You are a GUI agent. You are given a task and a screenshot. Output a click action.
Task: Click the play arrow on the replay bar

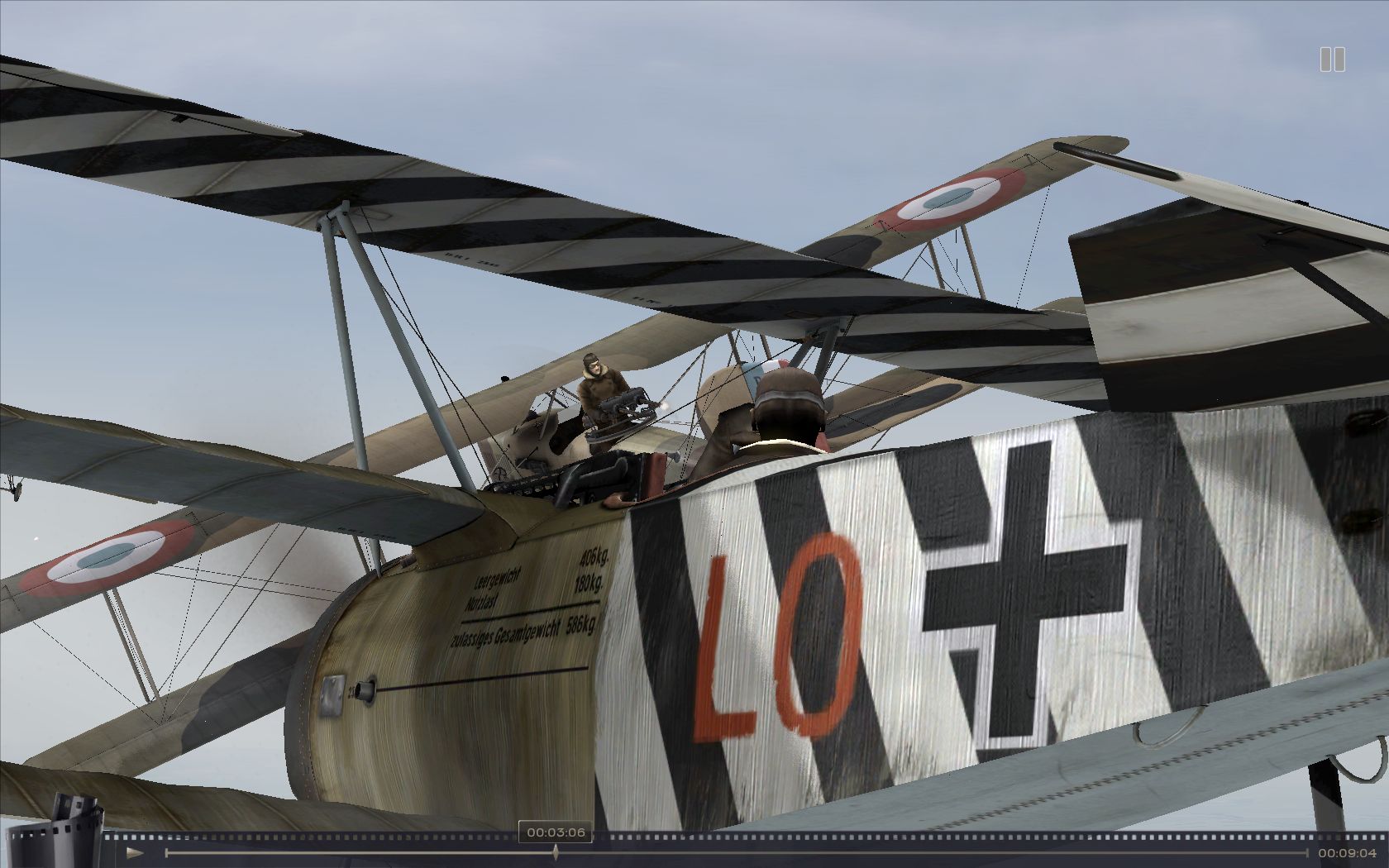tap(135, 852)
